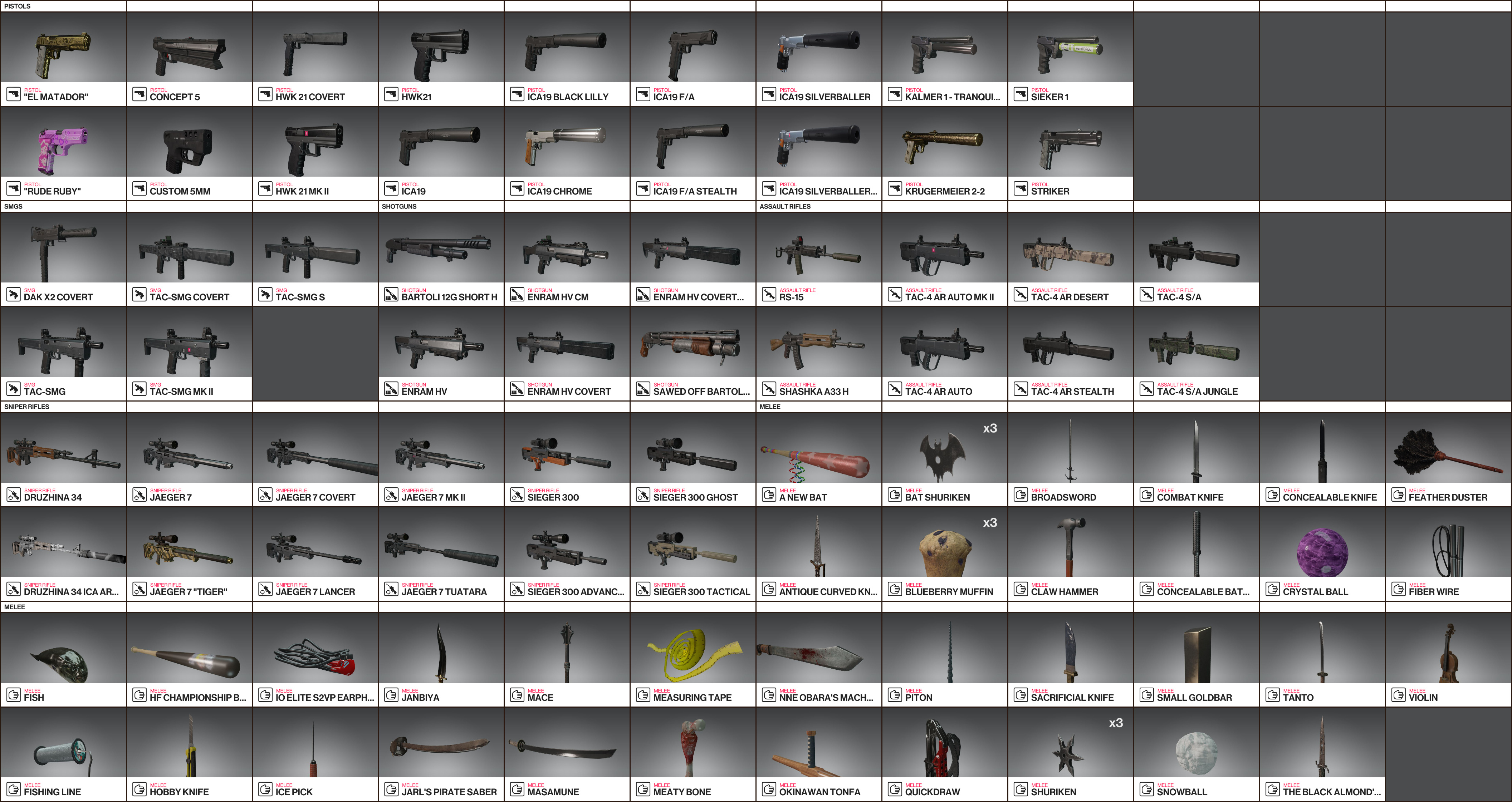The image size is (1512, 802).
Task: Open the SMGS category header
Action: 63,207
